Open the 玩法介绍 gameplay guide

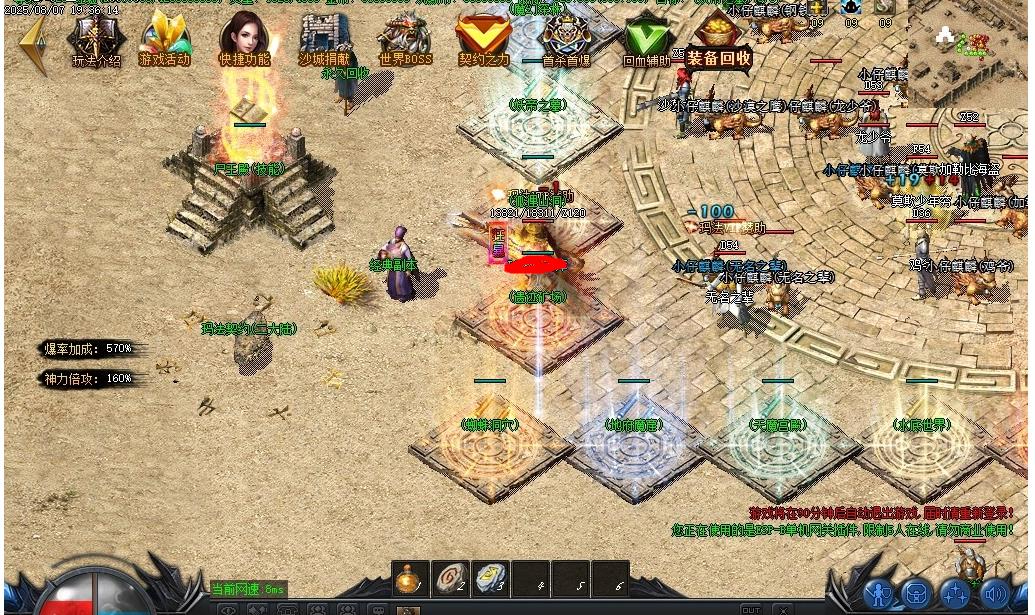(x=96, y=40)
